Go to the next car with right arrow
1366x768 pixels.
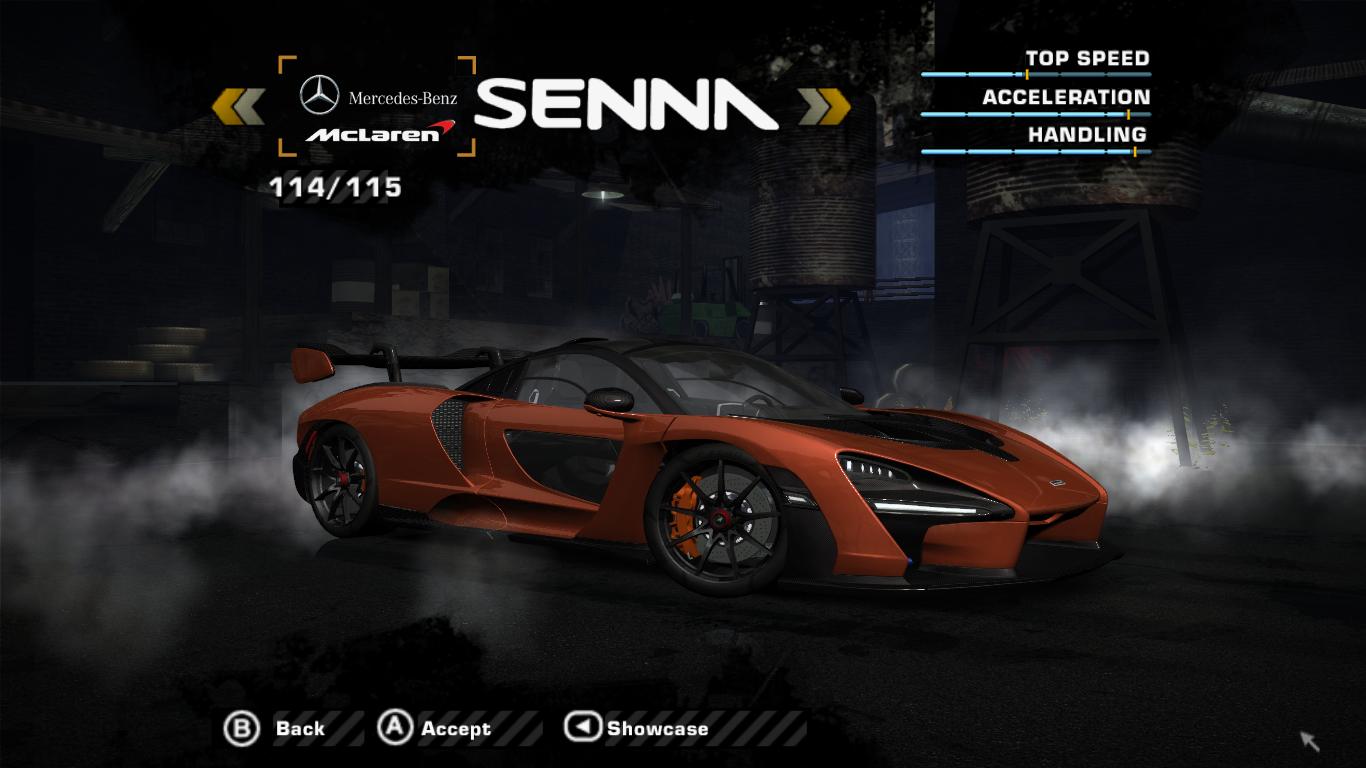[825, 106]
